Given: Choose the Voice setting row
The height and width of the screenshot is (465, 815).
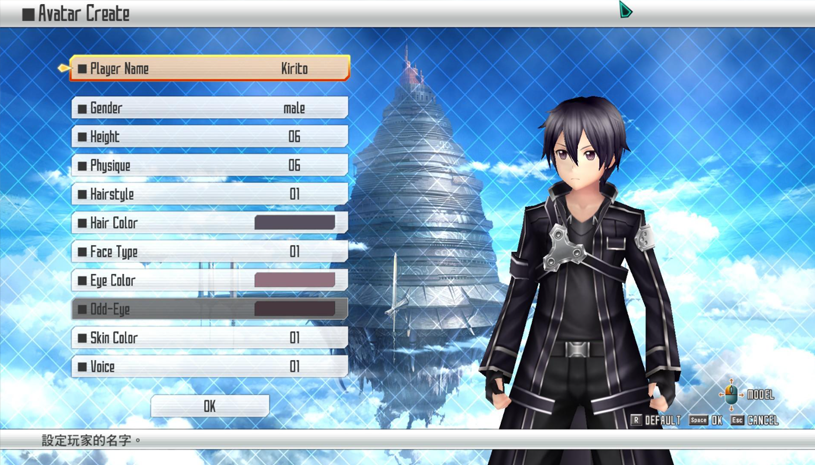Looking at the screenshot, I should pos(210,367).
